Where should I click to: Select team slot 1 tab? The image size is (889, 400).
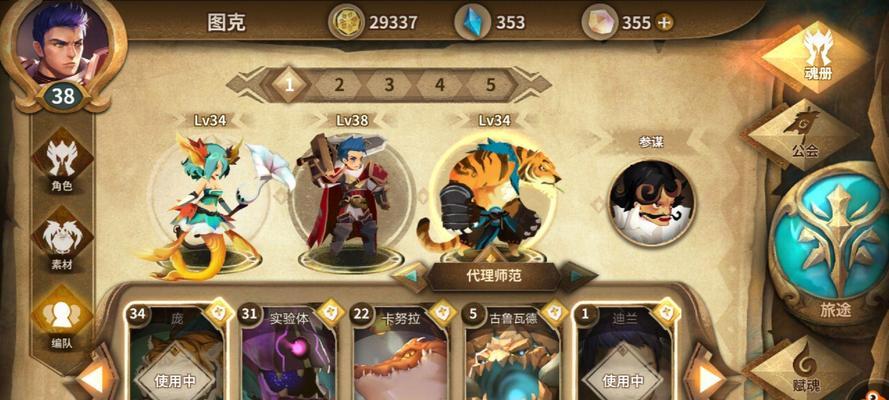(290, 84)
